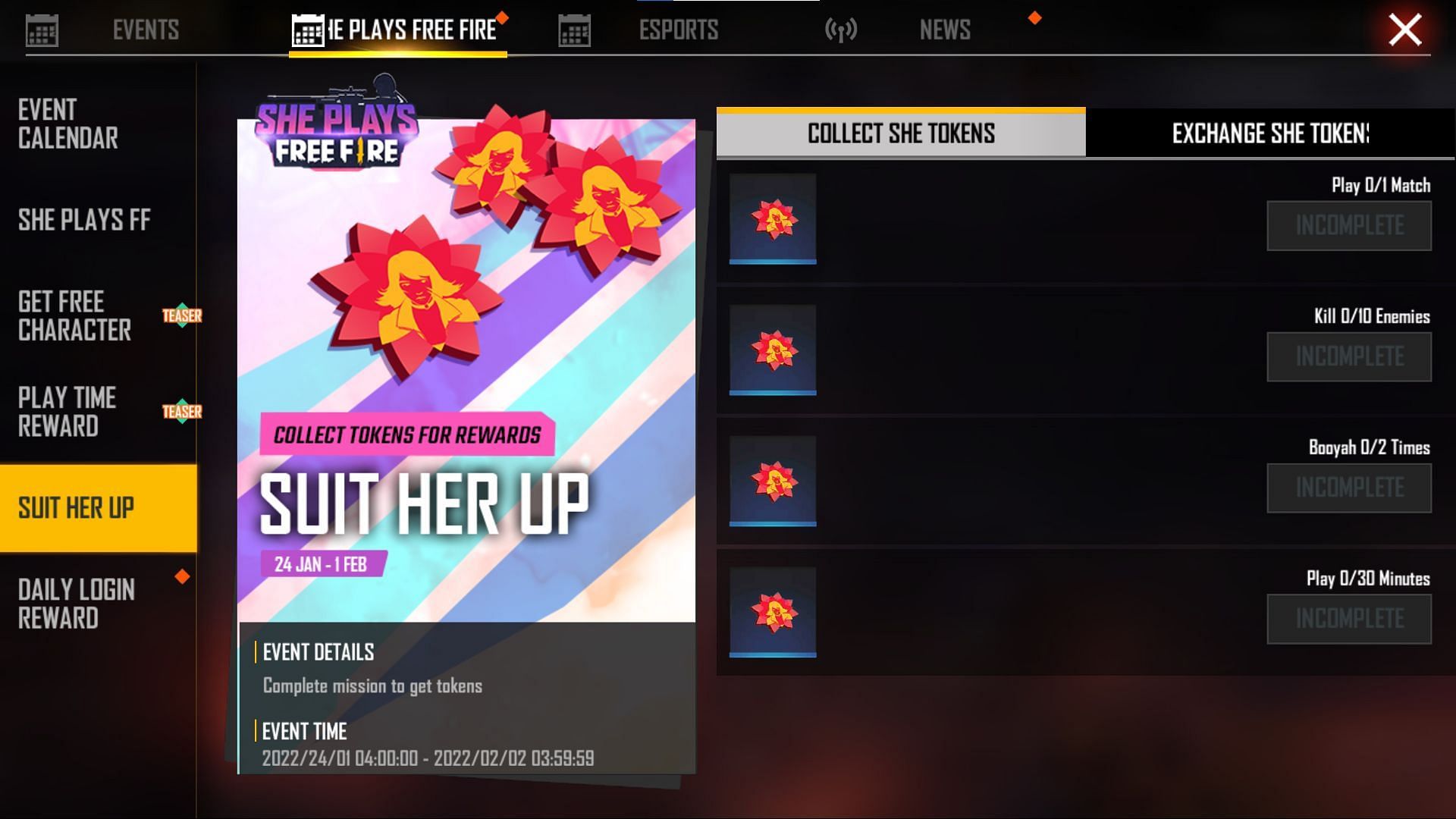Close the events window
This screenshot has width=1456, height=819.
coord(1404,30)
